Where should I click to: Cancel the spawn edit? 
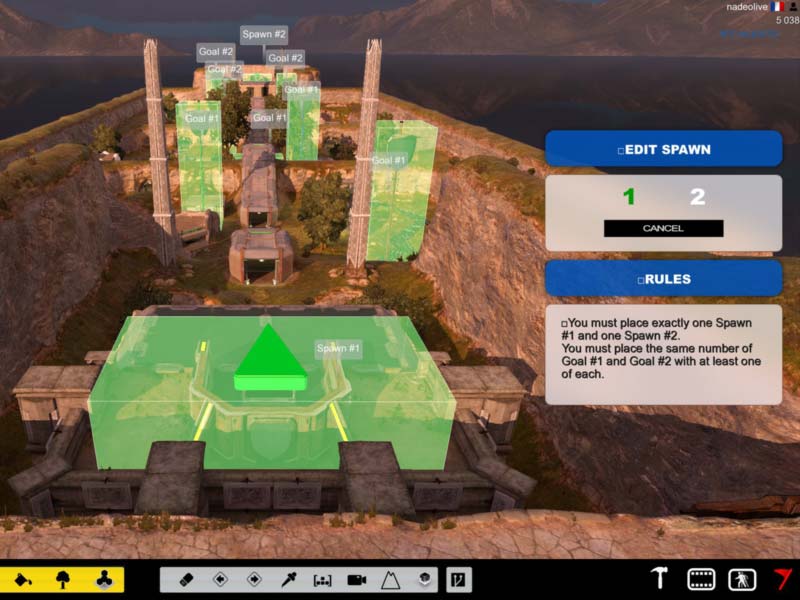click(x=663, y=228)
